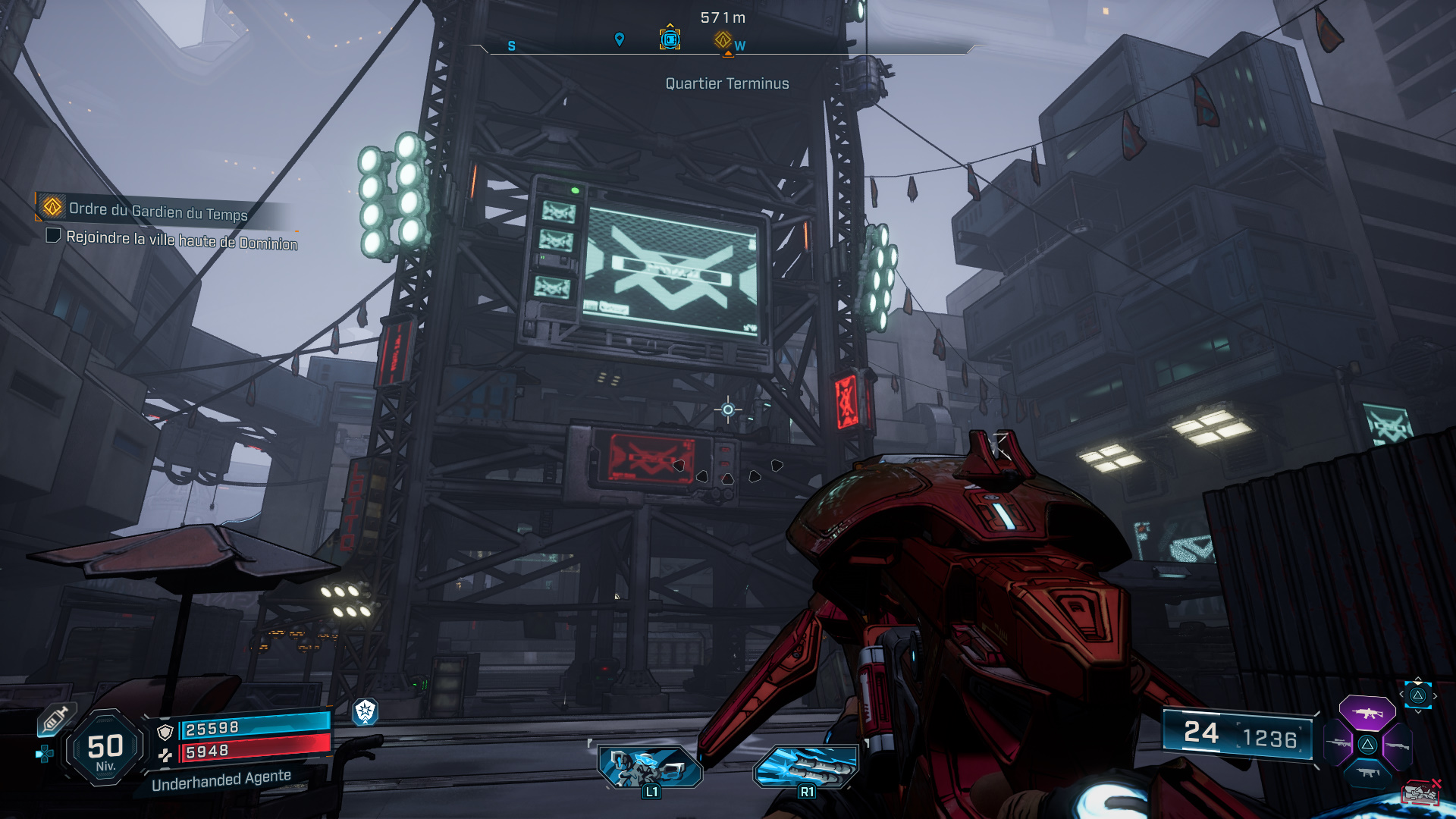Click the 'Underhanded Agente' character title

tap(221, 782)
